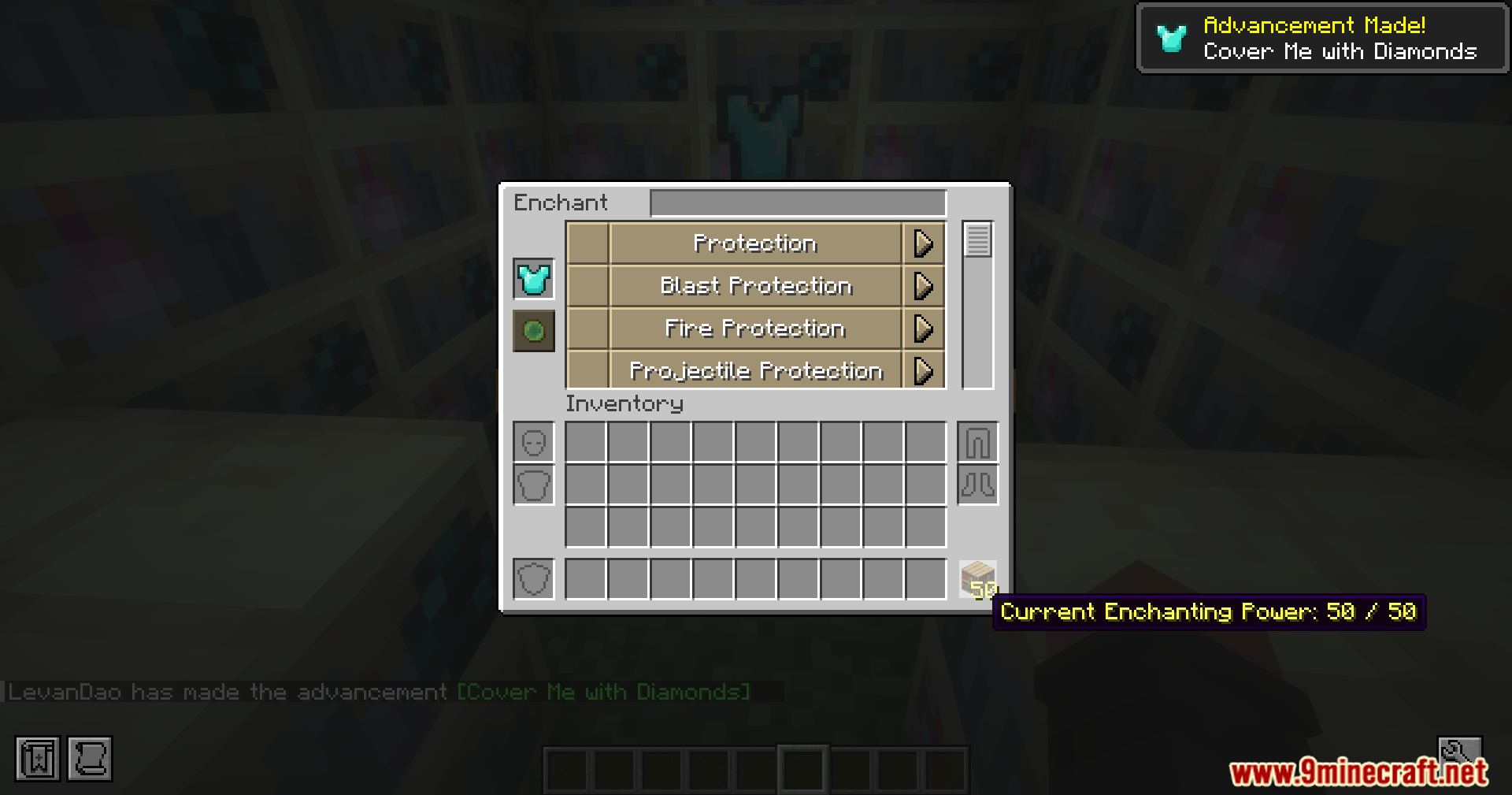Viewport: 1512px width, 795px height.
Task: Toggle the Blast Protection enchantment selection
Action: tap(754, 286)
